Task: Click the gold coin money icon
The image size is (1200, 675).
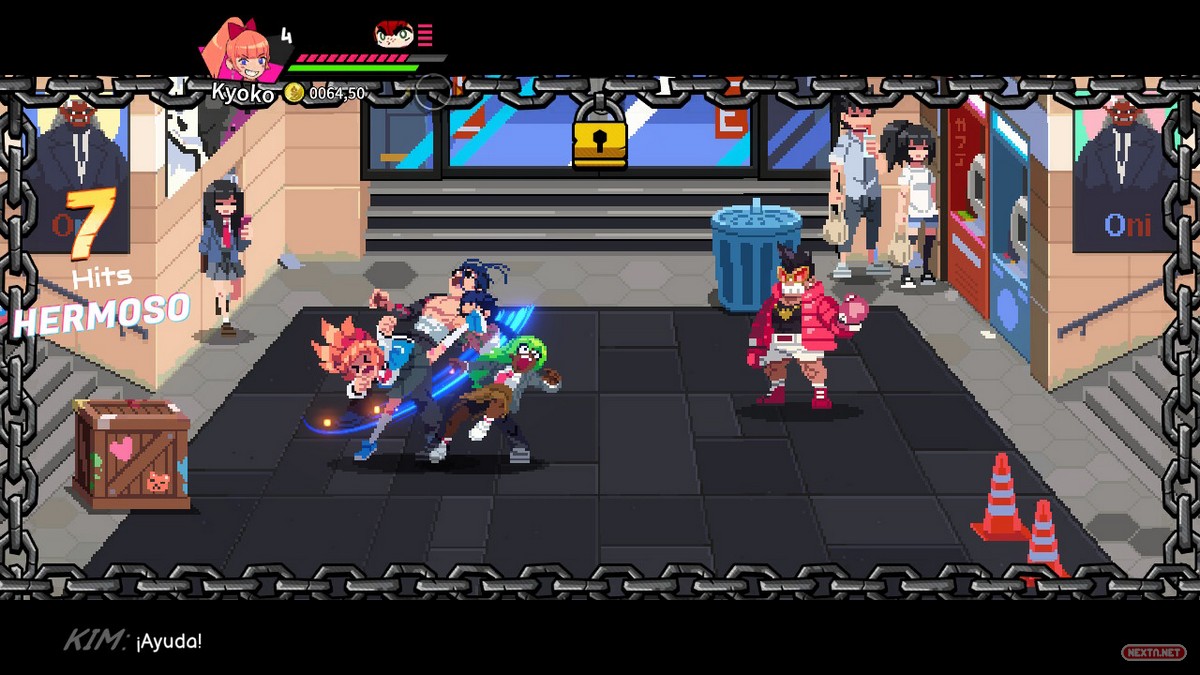Action: pos(293,93)
